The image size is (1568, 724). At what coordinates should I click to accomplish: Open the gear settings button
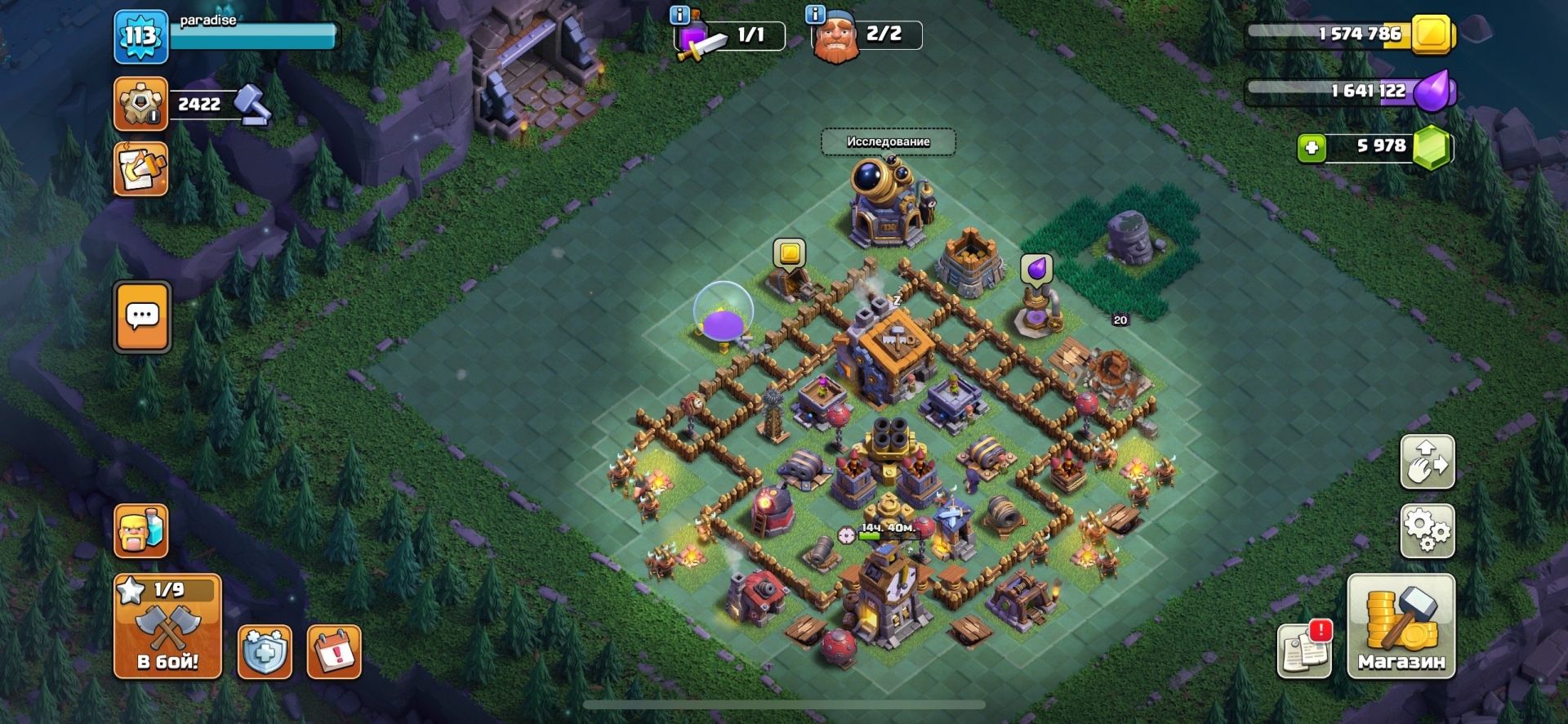coord(1427,530)
